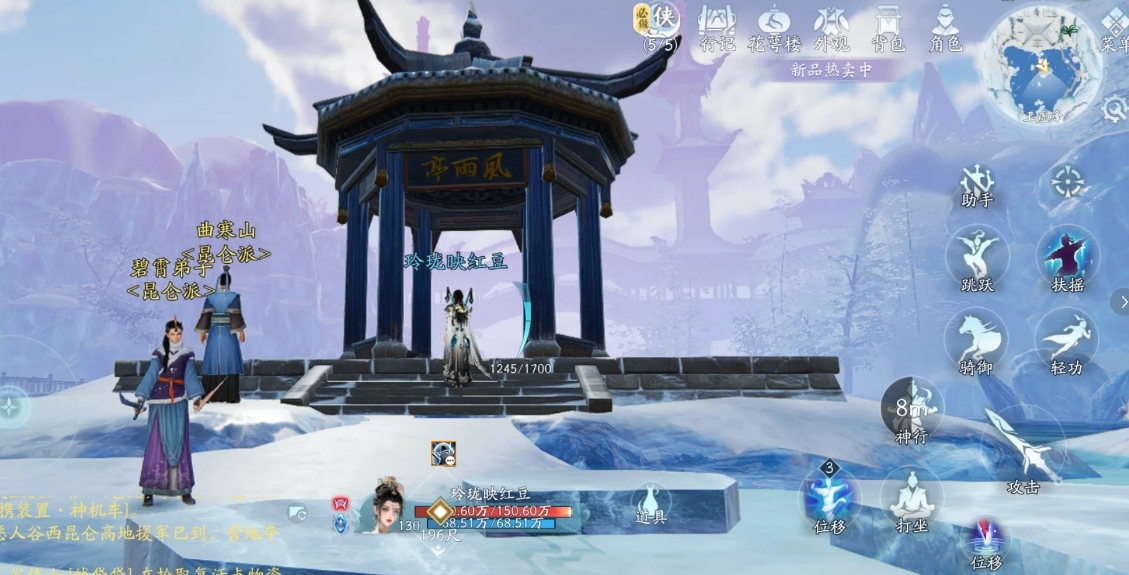Activate the 轻功 lightness skill
The width and height of the screenshot is (1129, 575).
[x=1067, y=338]
